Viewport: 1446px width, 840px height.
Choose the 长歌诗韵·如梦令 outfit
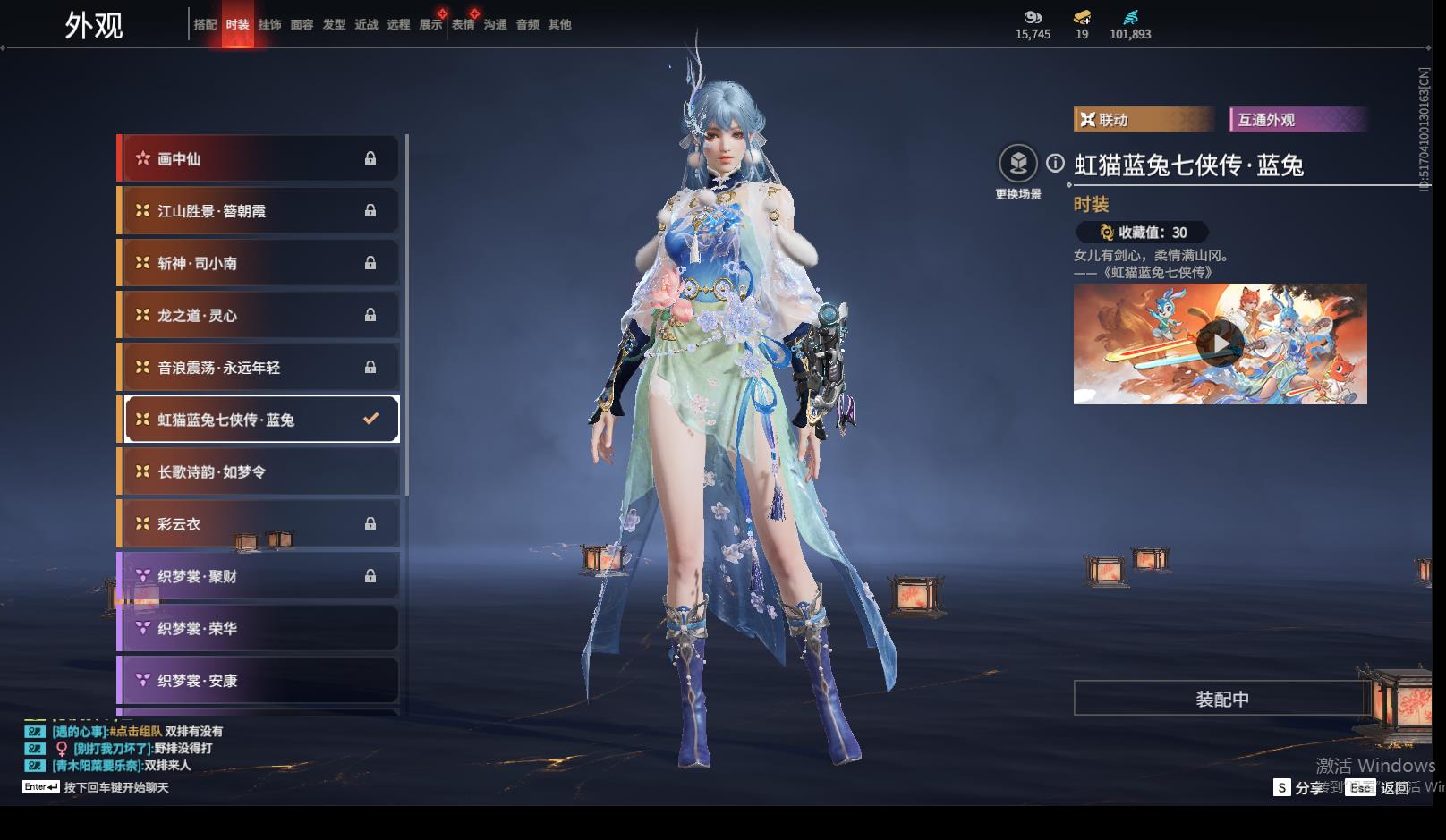259,472
